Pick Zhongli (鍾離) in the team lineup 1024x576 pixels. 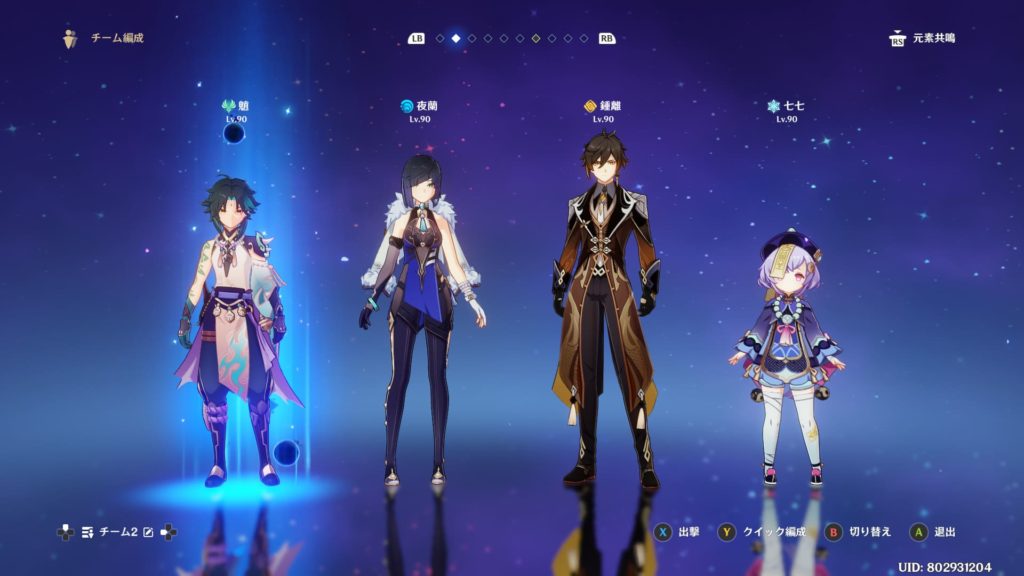point(605,310)
